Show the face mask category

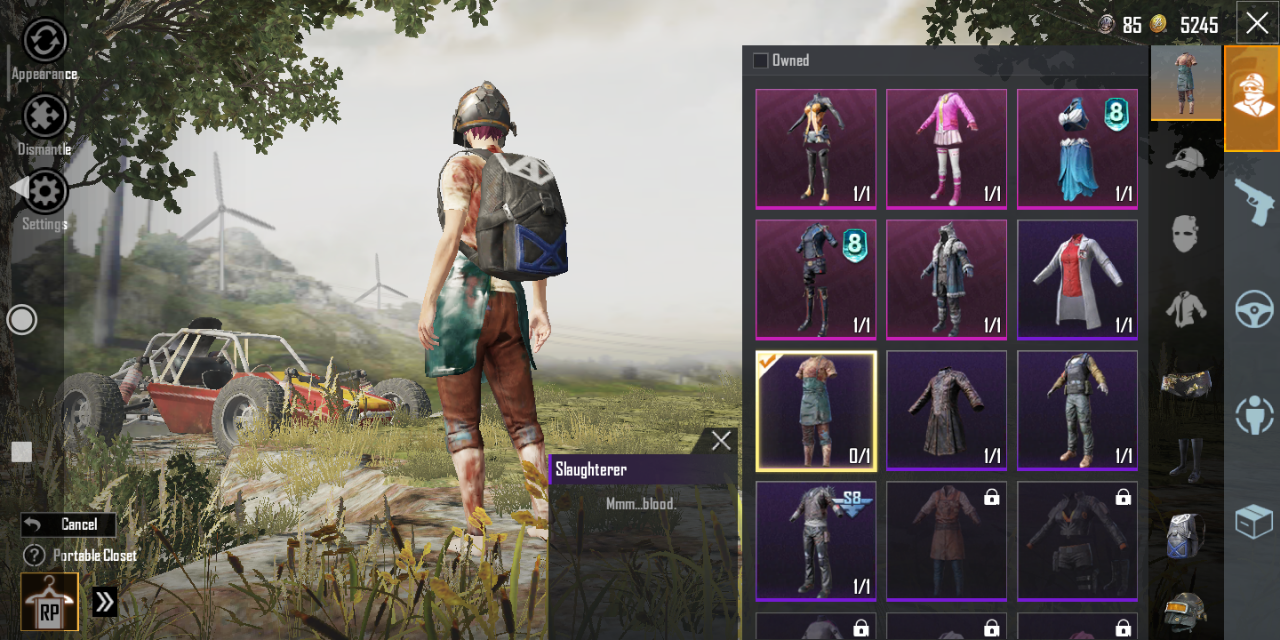coord(1185,233)
